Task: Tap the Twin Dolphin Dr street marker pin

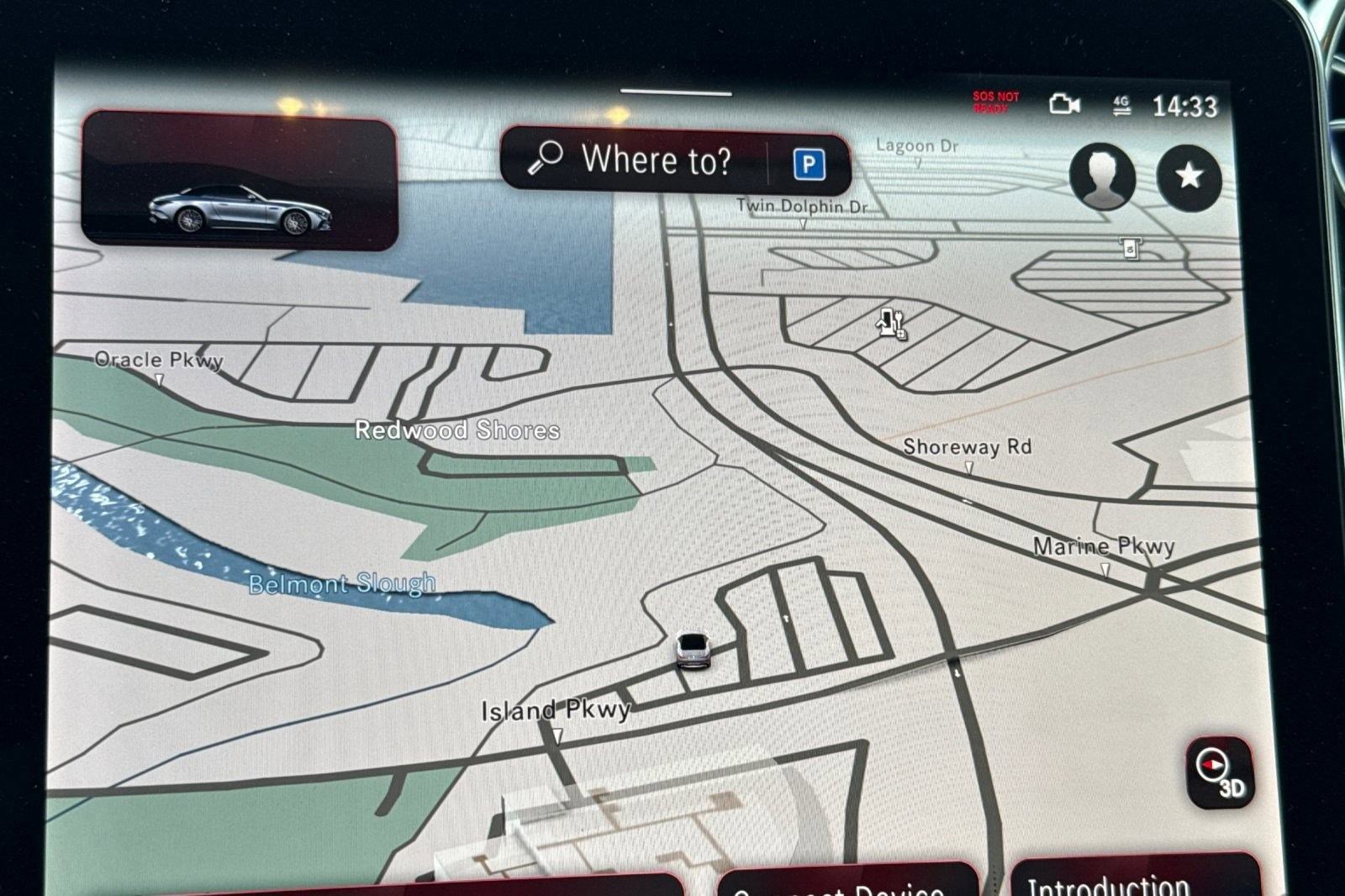Action: [x=804, y=220]
